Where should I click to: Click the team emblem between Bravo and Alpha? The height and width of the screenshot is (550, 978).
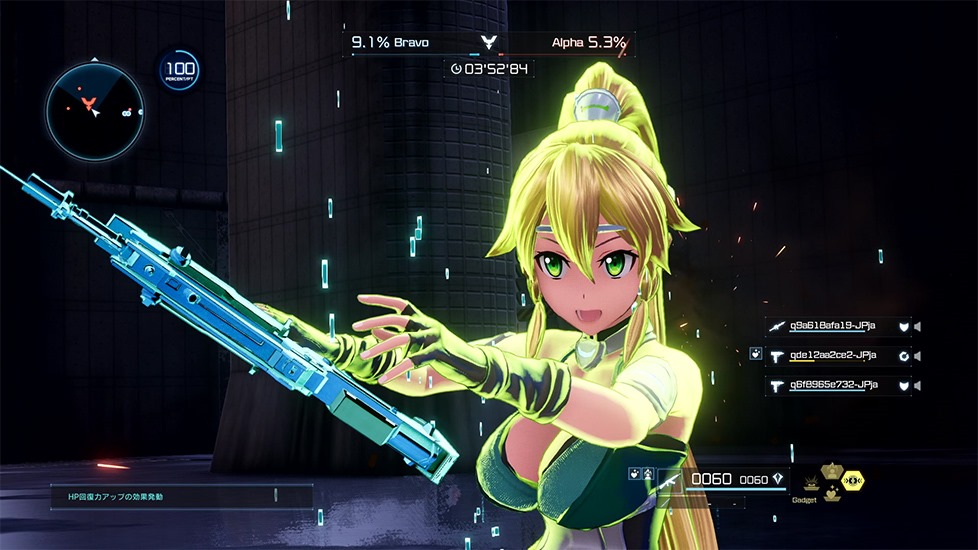[488, 43]
